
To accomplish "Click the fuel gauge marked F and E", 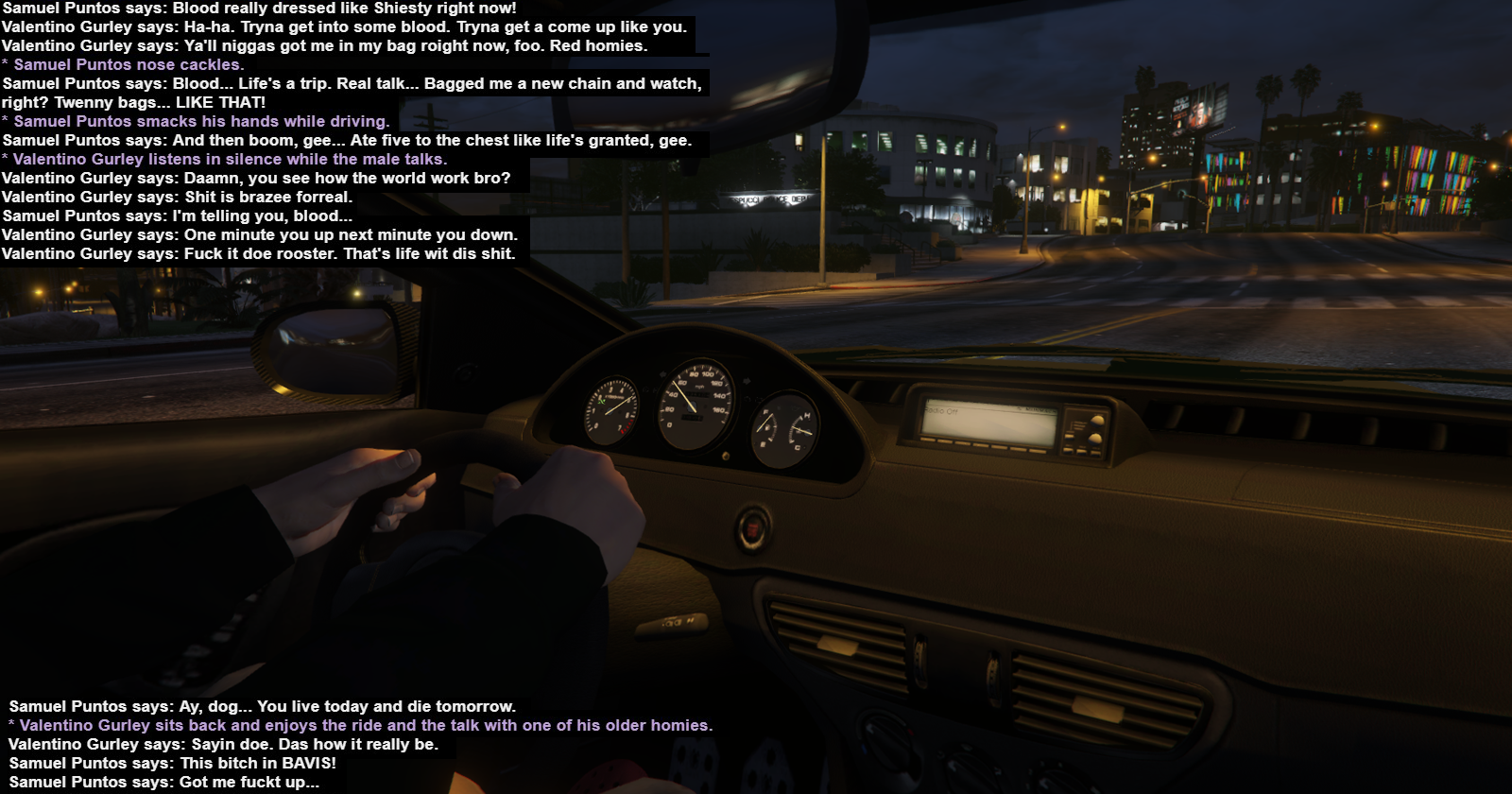I will (x=767, y=424).
